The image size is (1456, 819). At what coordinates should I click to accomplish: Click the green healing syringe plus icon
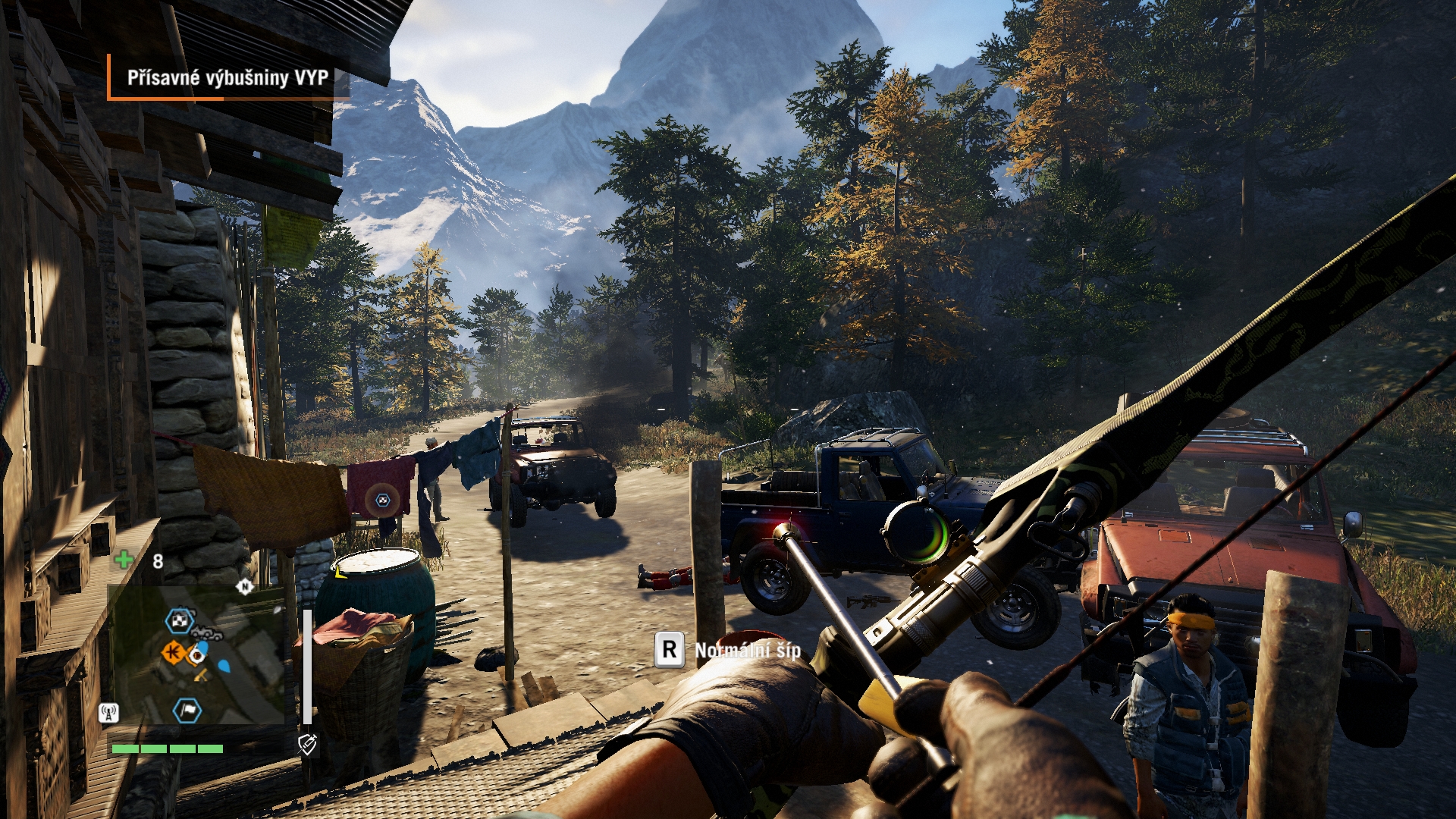(124, 560)
